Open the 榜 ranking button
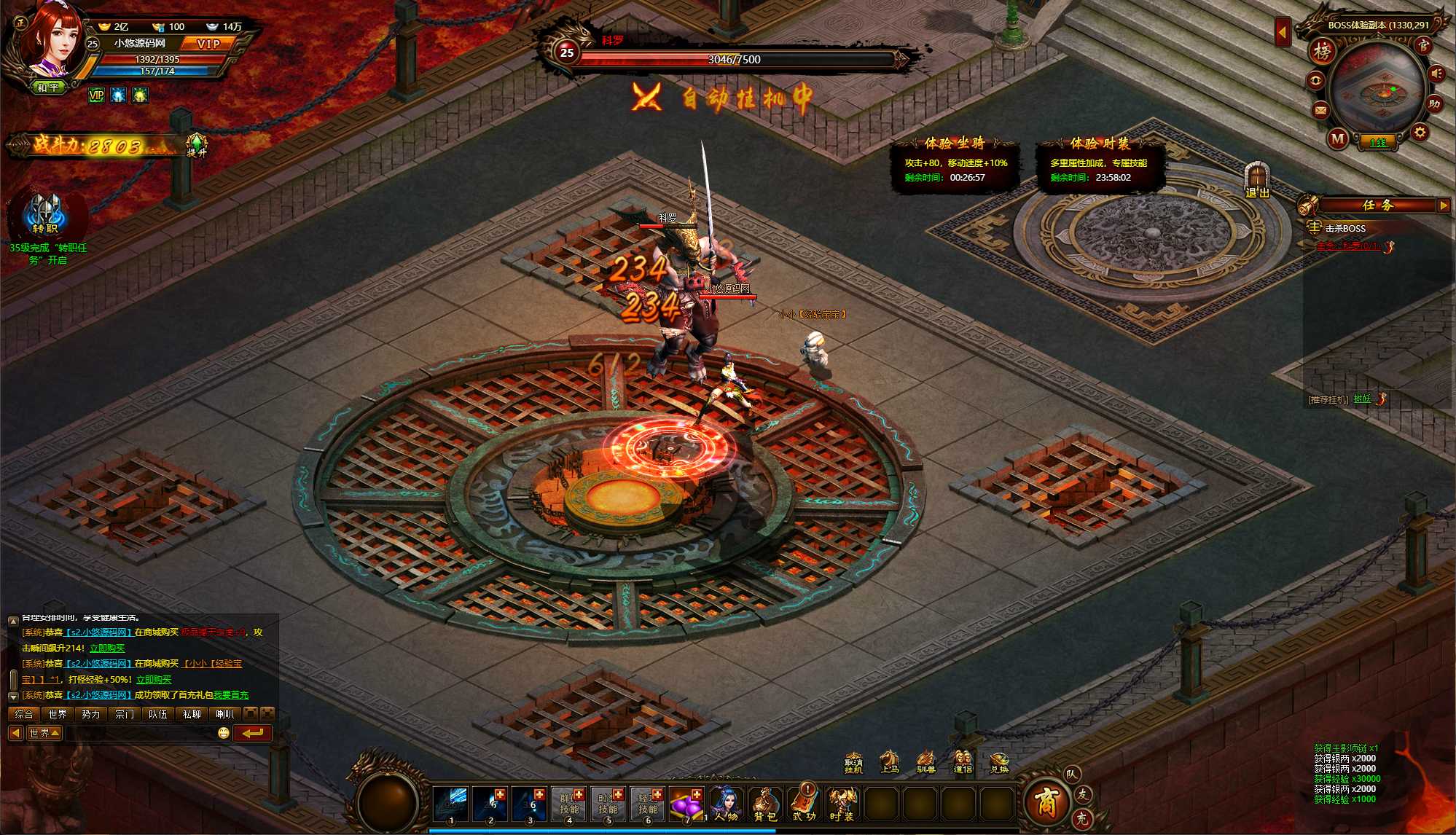This screenshot has width=1456, height=835. coord(1322,52)
